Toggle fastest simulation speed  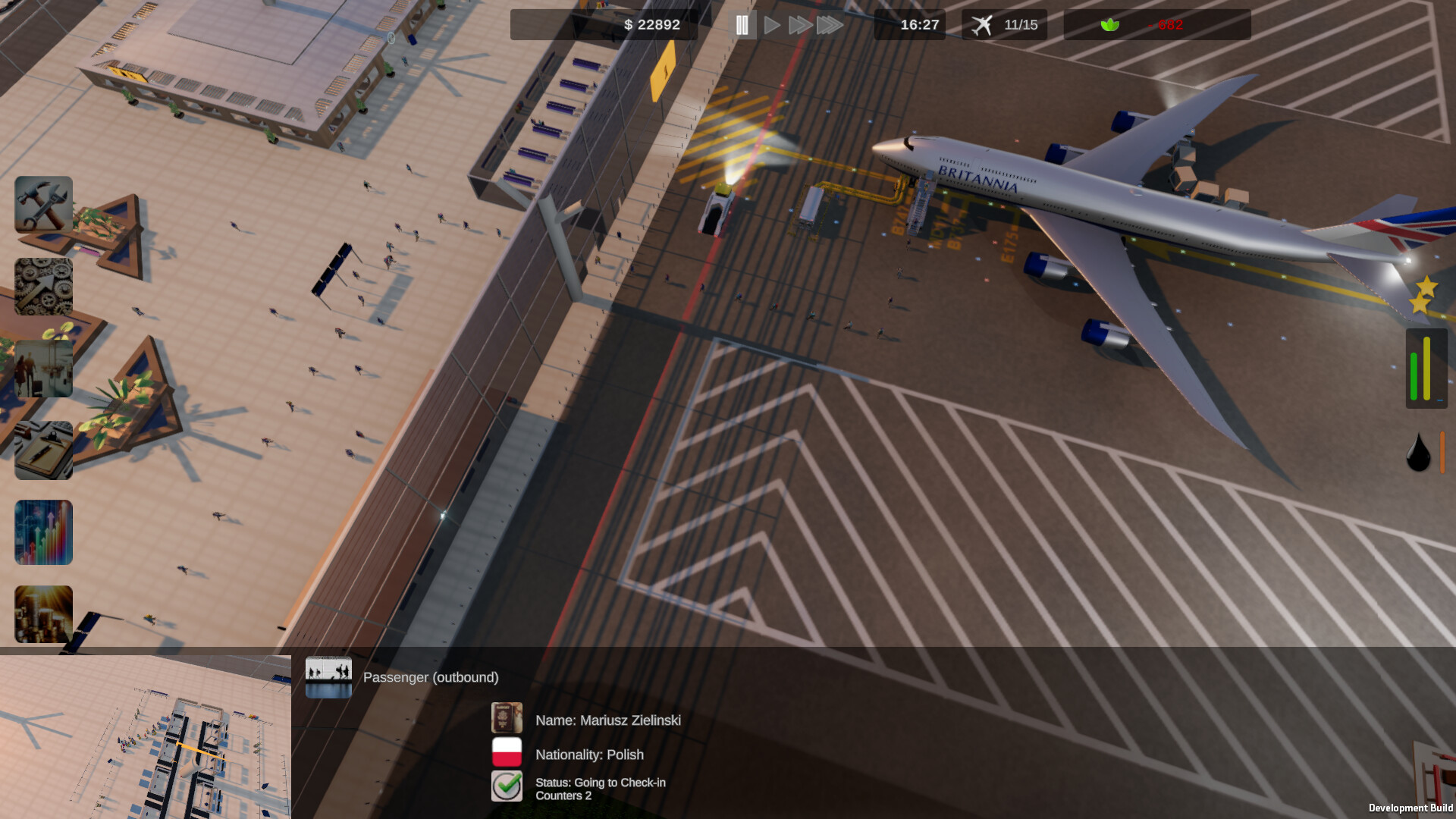click(x=828, y=24)
